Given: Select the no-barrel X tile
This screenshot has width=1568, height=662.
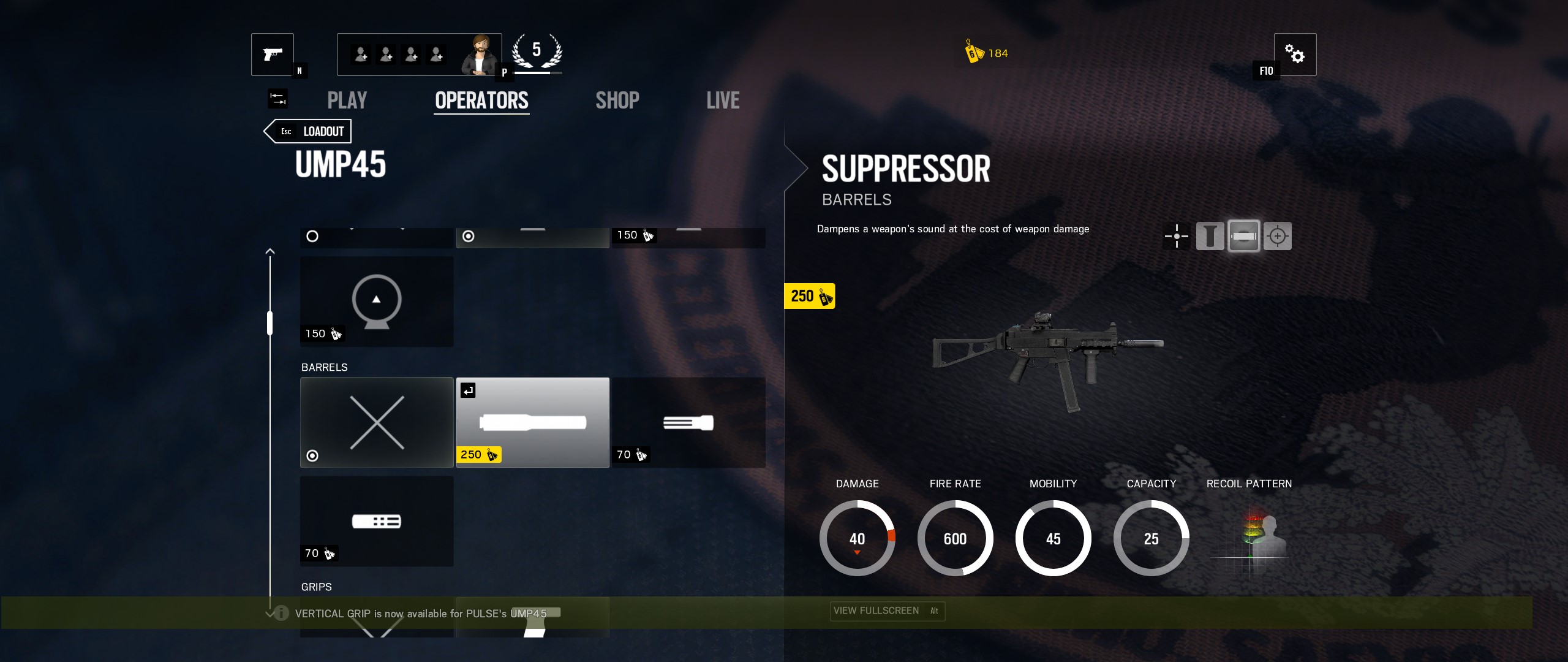Looking at the screenshot, I should 377,422.
